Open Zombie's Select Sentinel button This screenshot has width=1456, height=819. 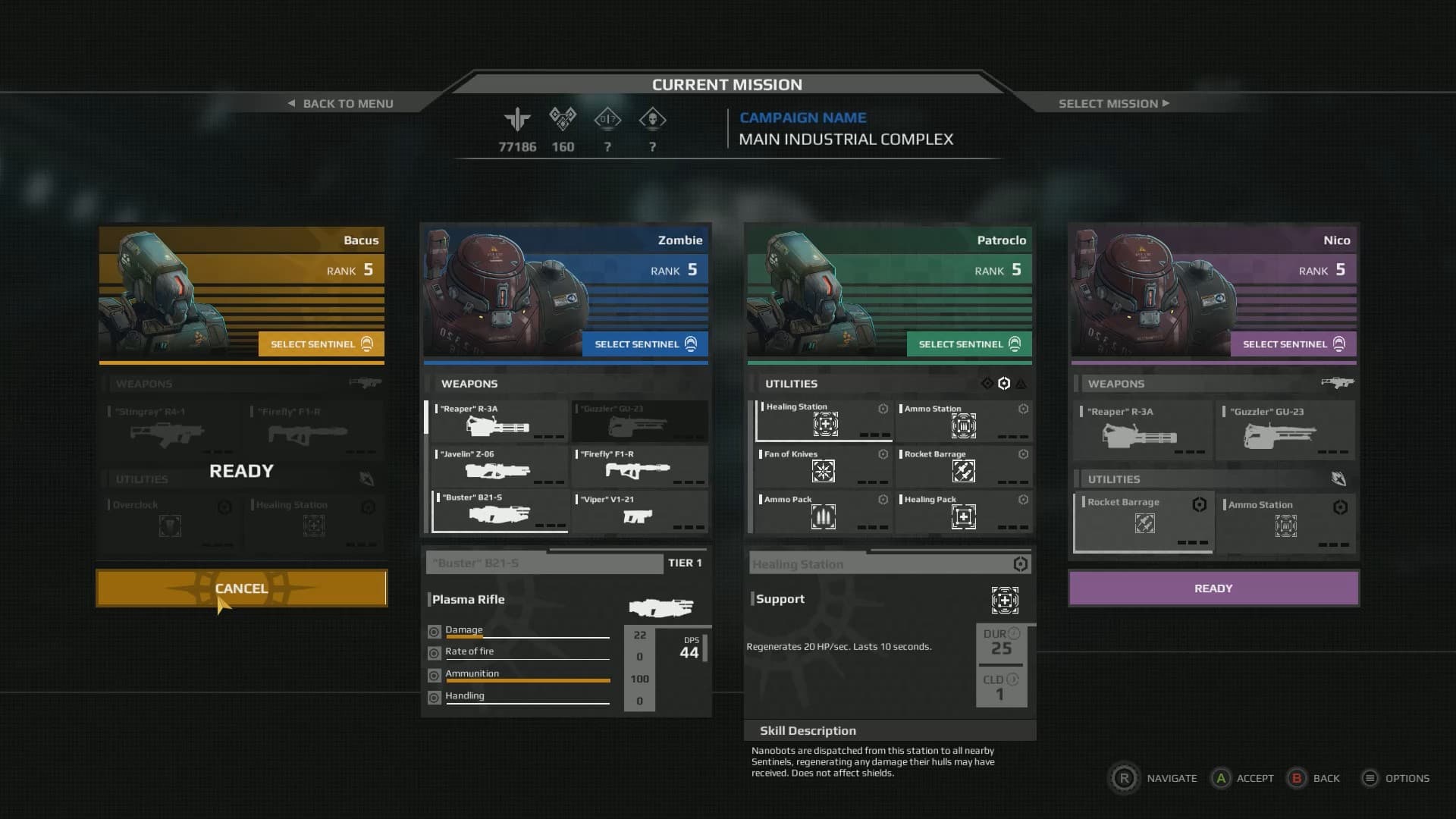pyautogui.click(x=645, y=344)
